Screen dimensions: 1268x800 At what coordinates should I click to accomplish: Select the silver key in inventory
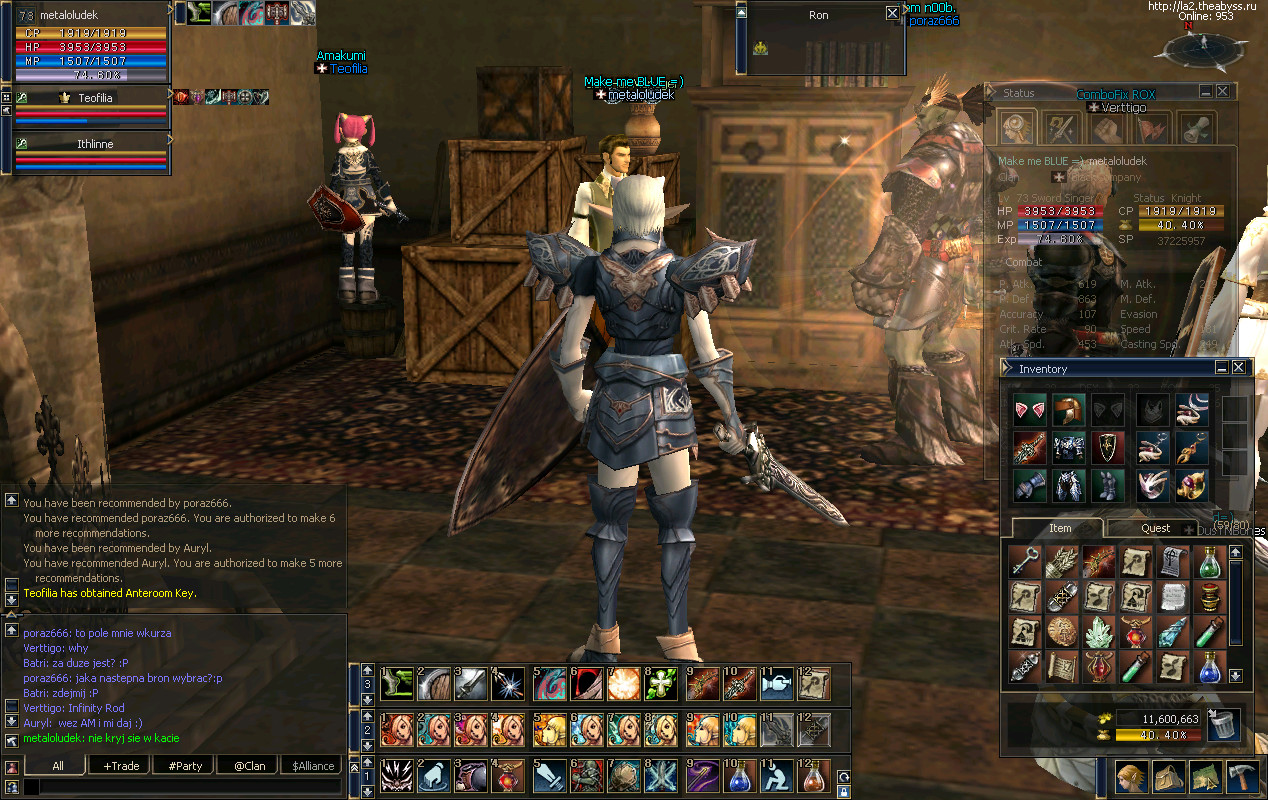coord(1024,563)
